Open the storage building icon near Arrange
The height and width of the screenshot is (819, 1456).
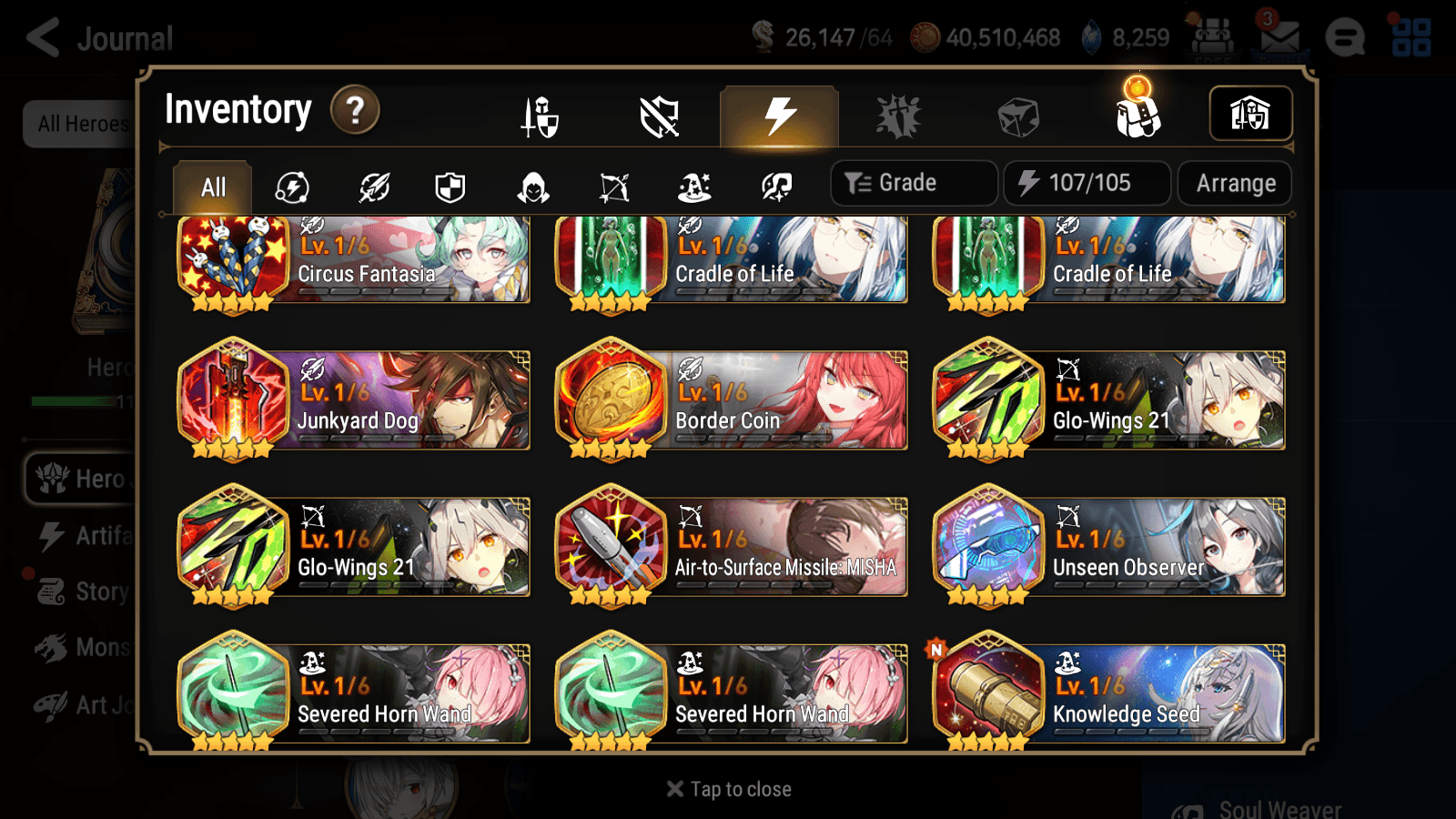[1249, 112]
